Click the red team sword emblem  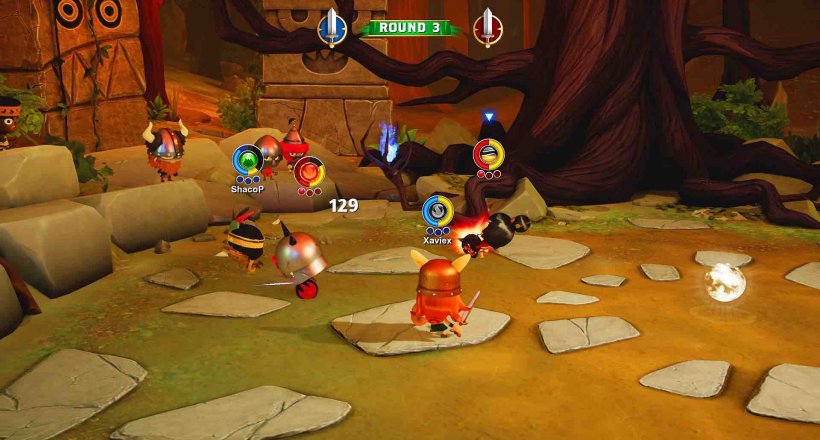487,28
